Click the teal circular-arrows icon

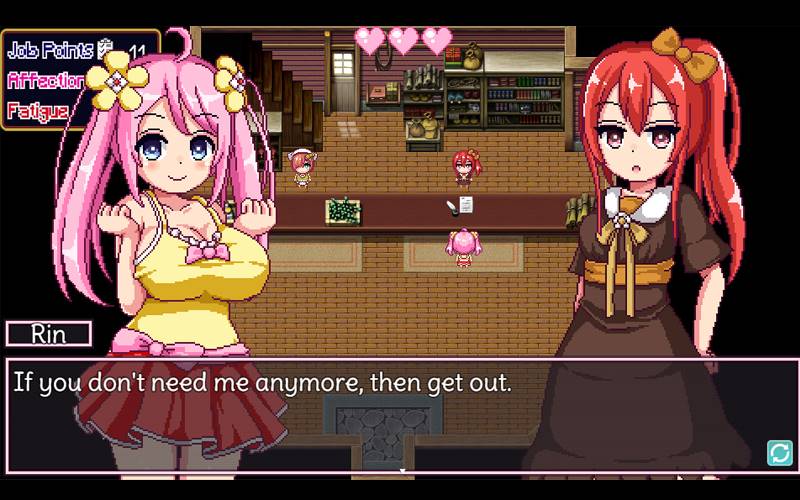pos(779,453)
